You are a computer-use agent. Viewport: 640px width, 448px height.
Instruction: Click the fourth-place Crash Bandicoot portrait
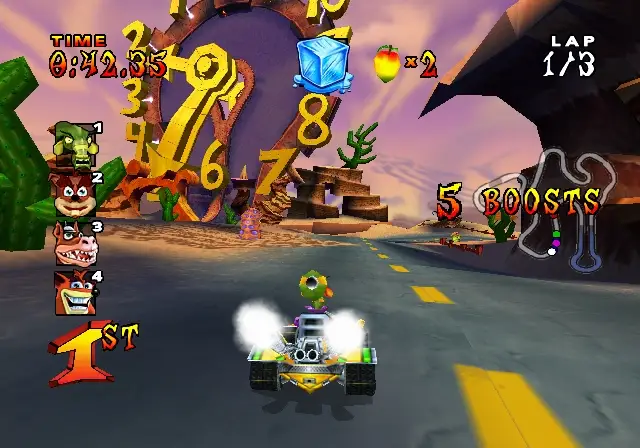point(74,292)
